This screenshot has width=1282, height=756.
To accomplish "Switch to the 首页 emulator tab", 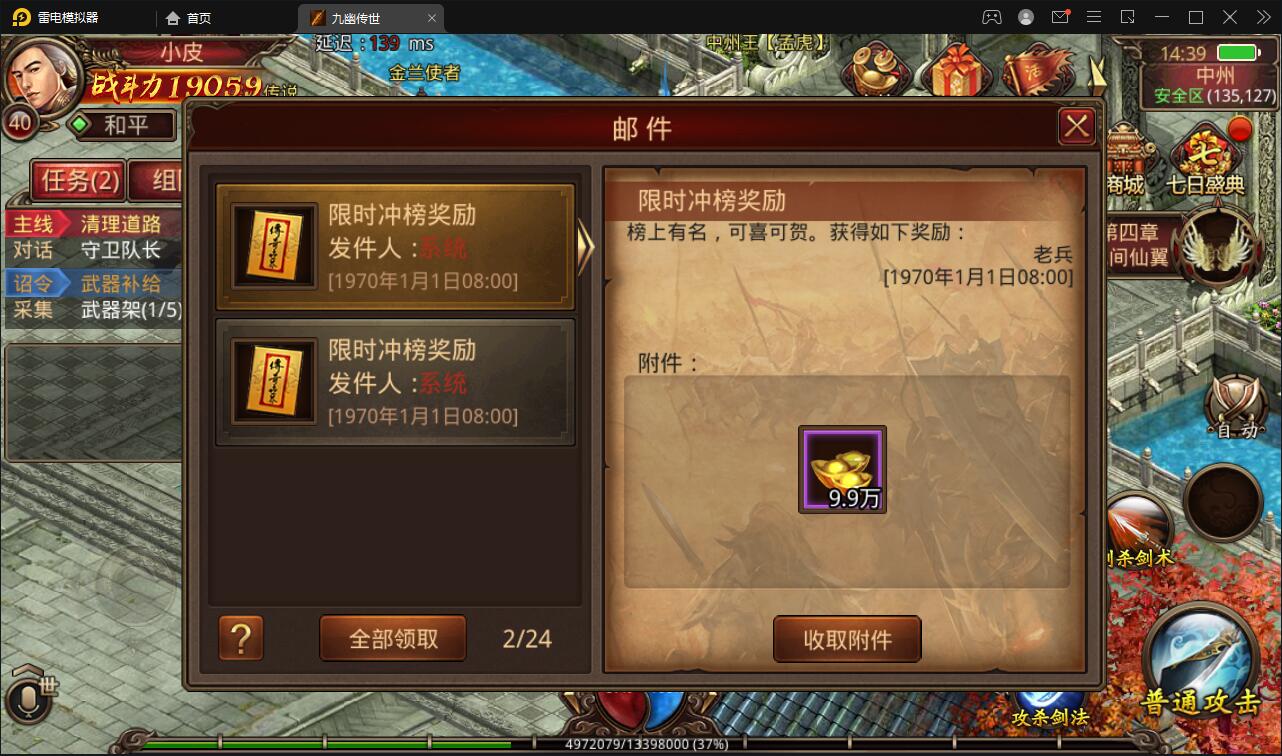I will tap(196, 17).
